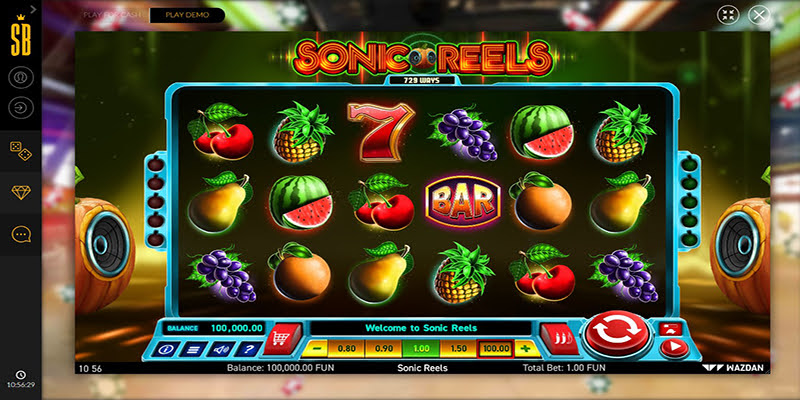Open the chat bubble in the sidebar
This screenshot has width=800, height=400.
click(x=20, y=234)
